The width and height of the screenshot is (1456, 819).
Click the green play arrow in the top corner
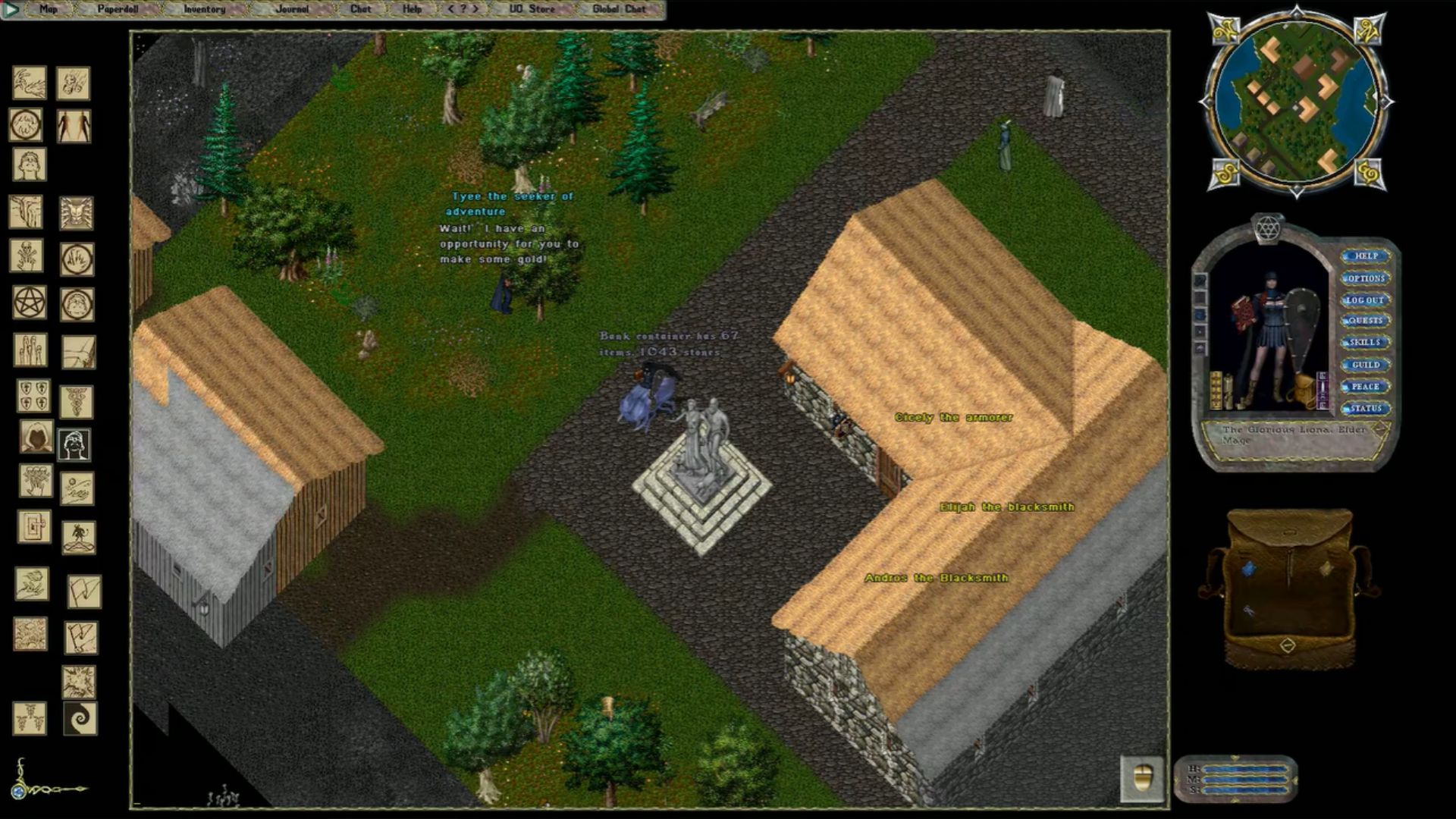point(11,8)
